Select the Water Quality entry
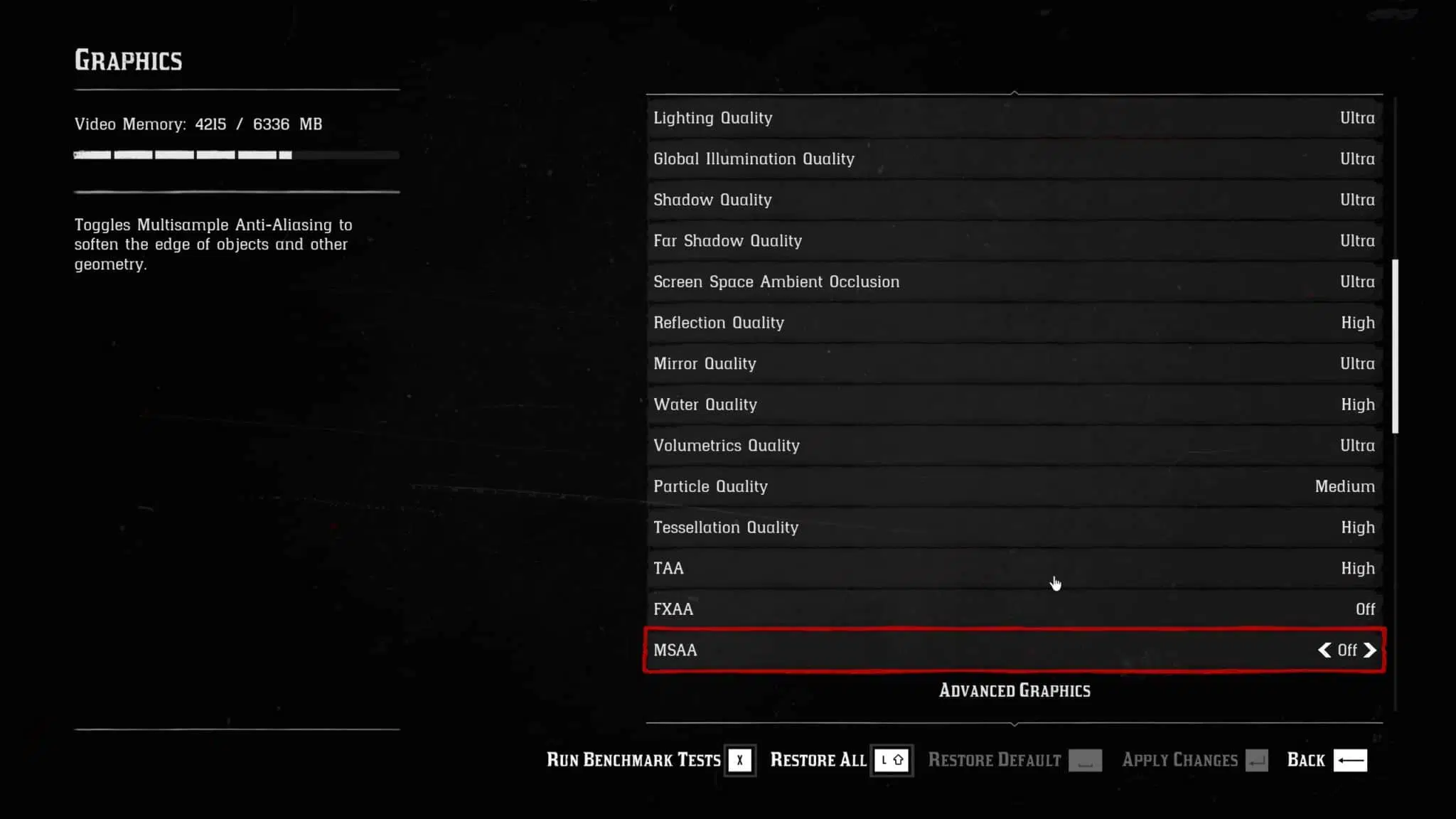 1013,405
